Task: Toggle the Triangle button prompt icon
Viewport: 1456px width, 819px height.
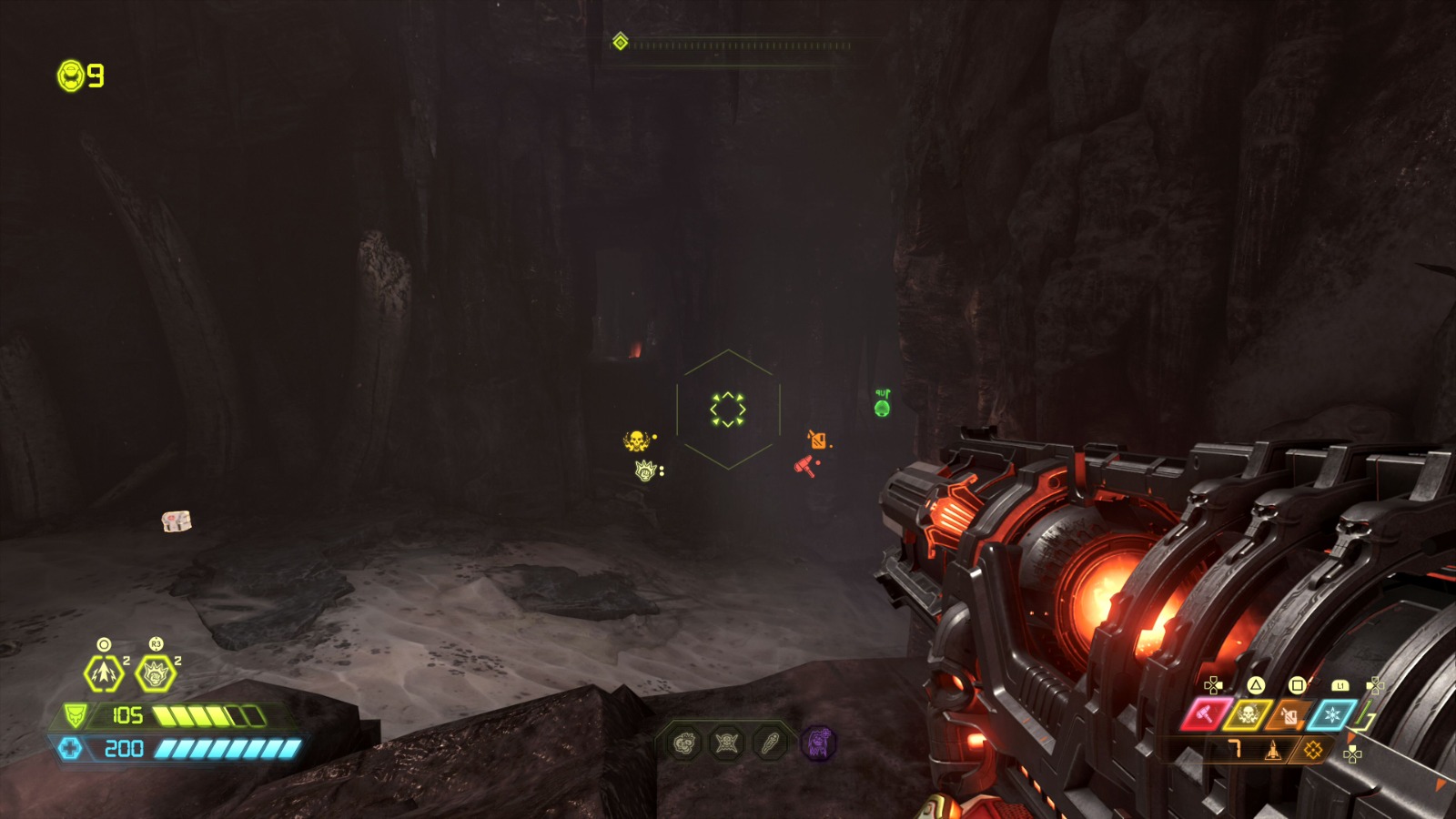Action: click(x=1254, y=685)
